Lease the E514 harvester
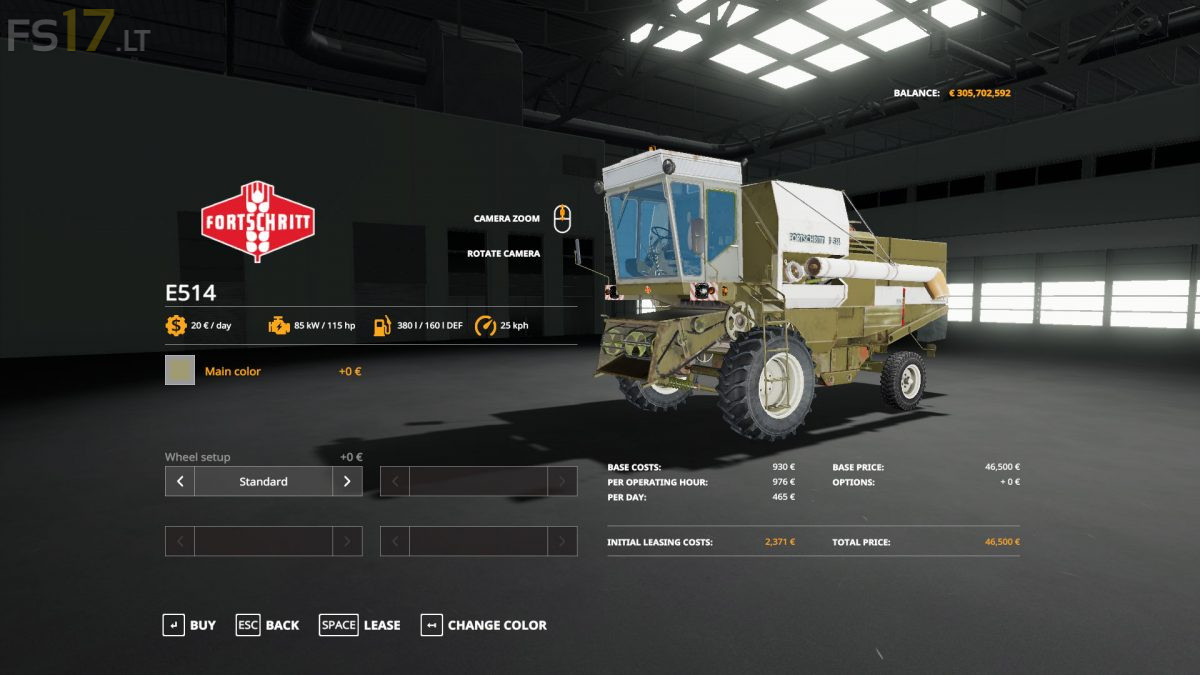Screen dimensions: 1200x675 click(359, 625)
